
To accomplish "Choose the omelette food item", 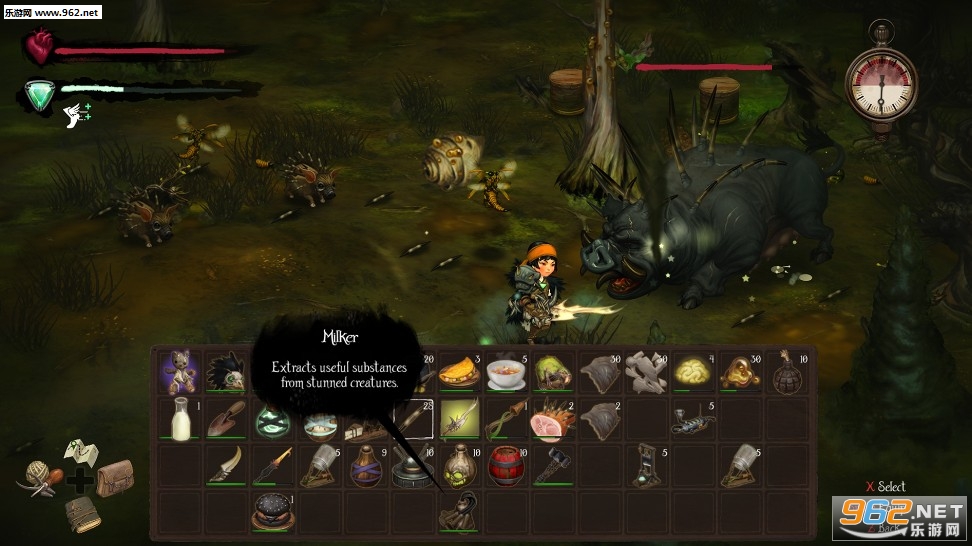I will (x=460, y=372).
